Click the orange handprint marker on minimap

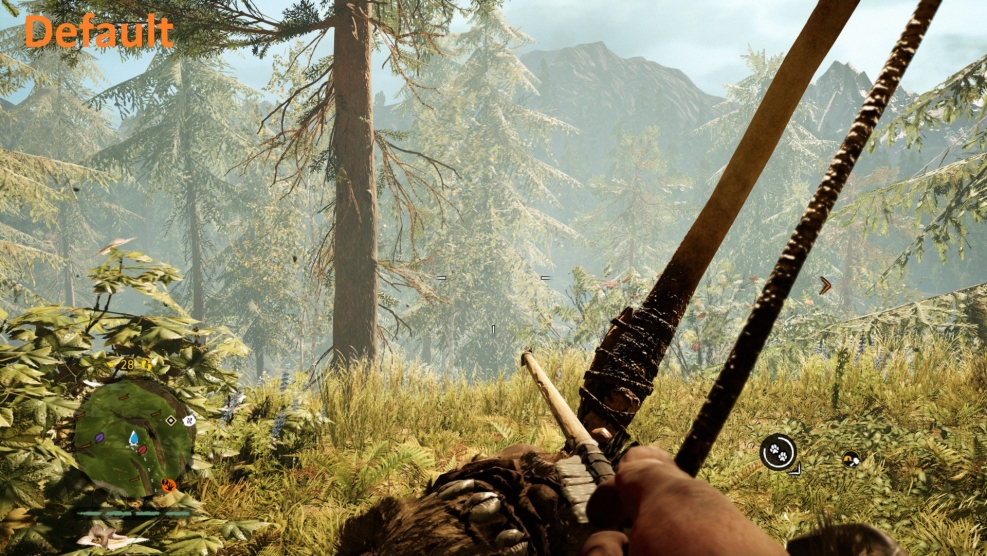coord(168,486)
